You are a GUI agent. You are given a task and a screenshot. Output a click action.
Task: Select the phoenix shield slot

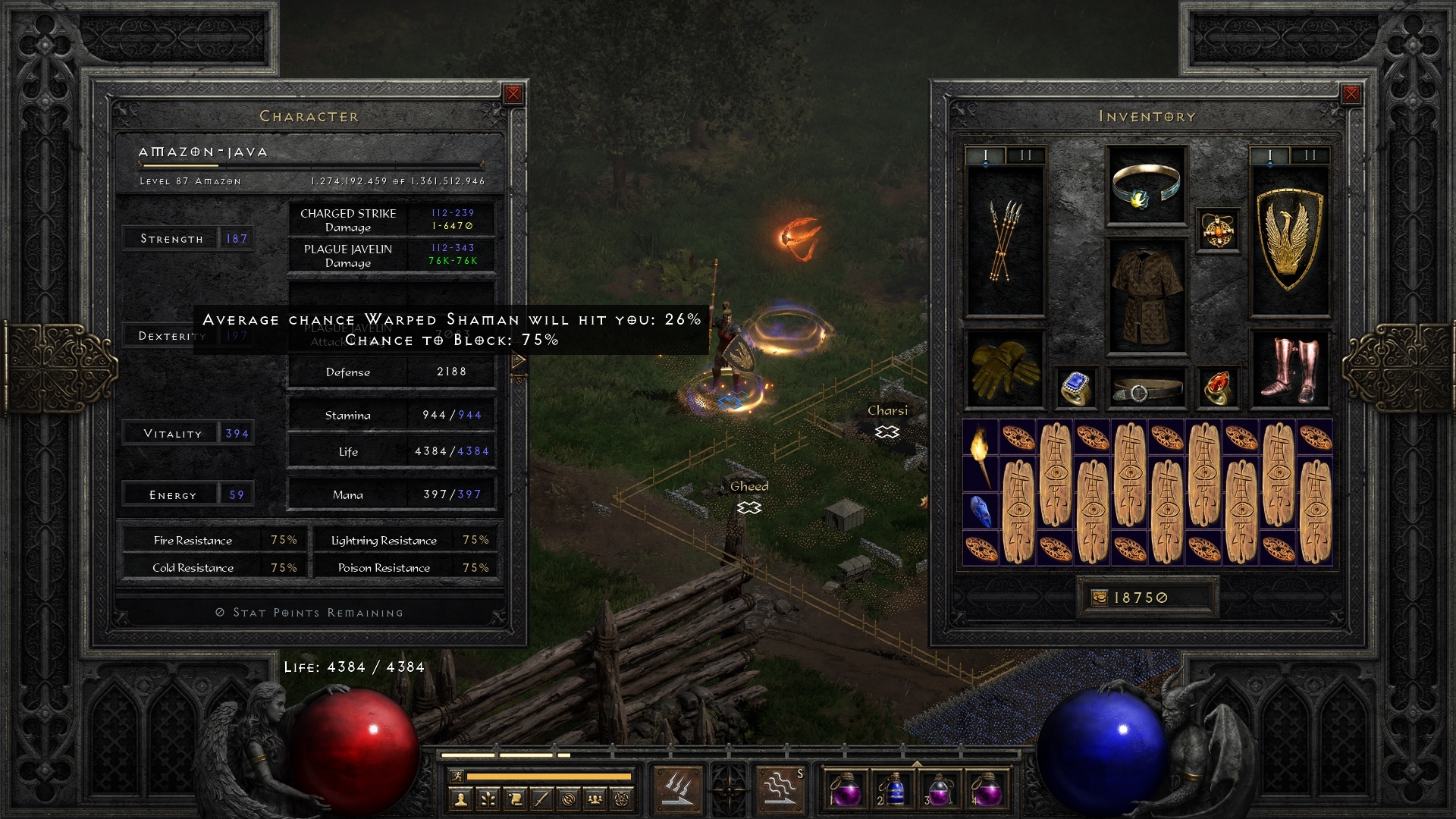[x=1289, y=241]
